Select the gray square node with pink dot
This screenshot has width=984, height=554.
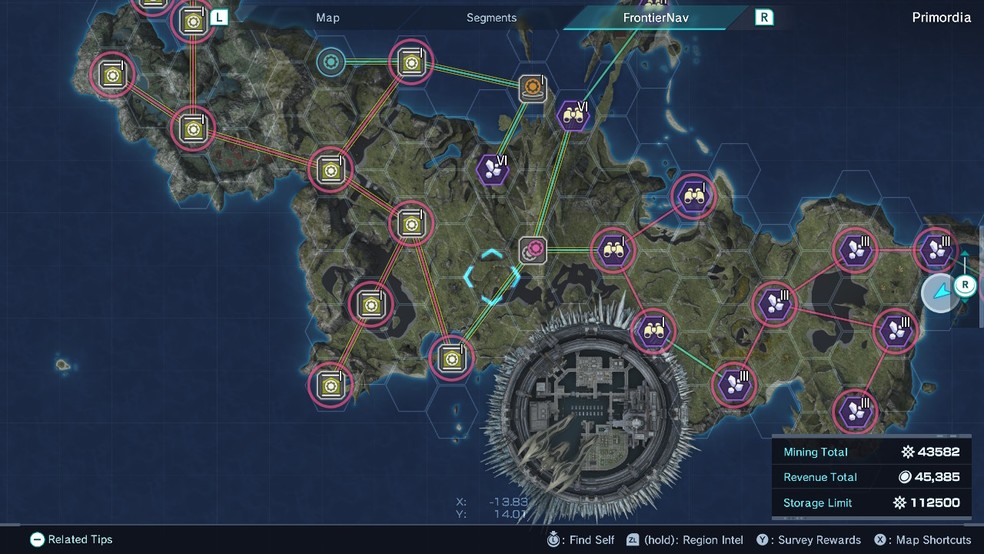(533, 249)
